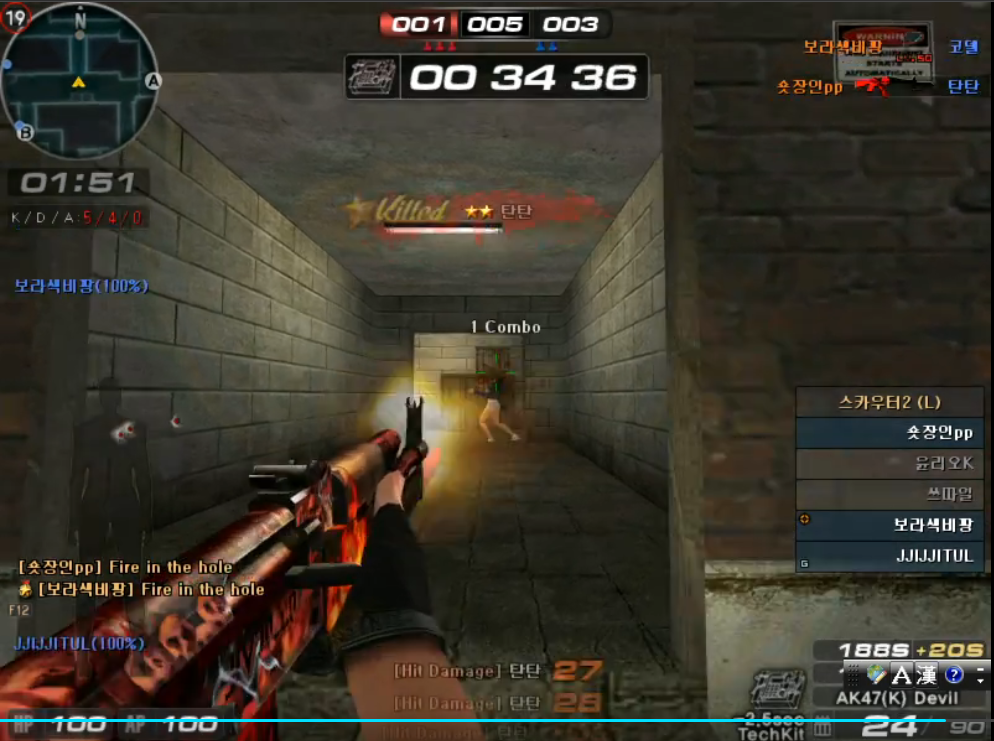Image resolution: width=994 pixels, height=741 pixels.
Task: Open the IME help question-mark button
Action: [x=953, y=675]
